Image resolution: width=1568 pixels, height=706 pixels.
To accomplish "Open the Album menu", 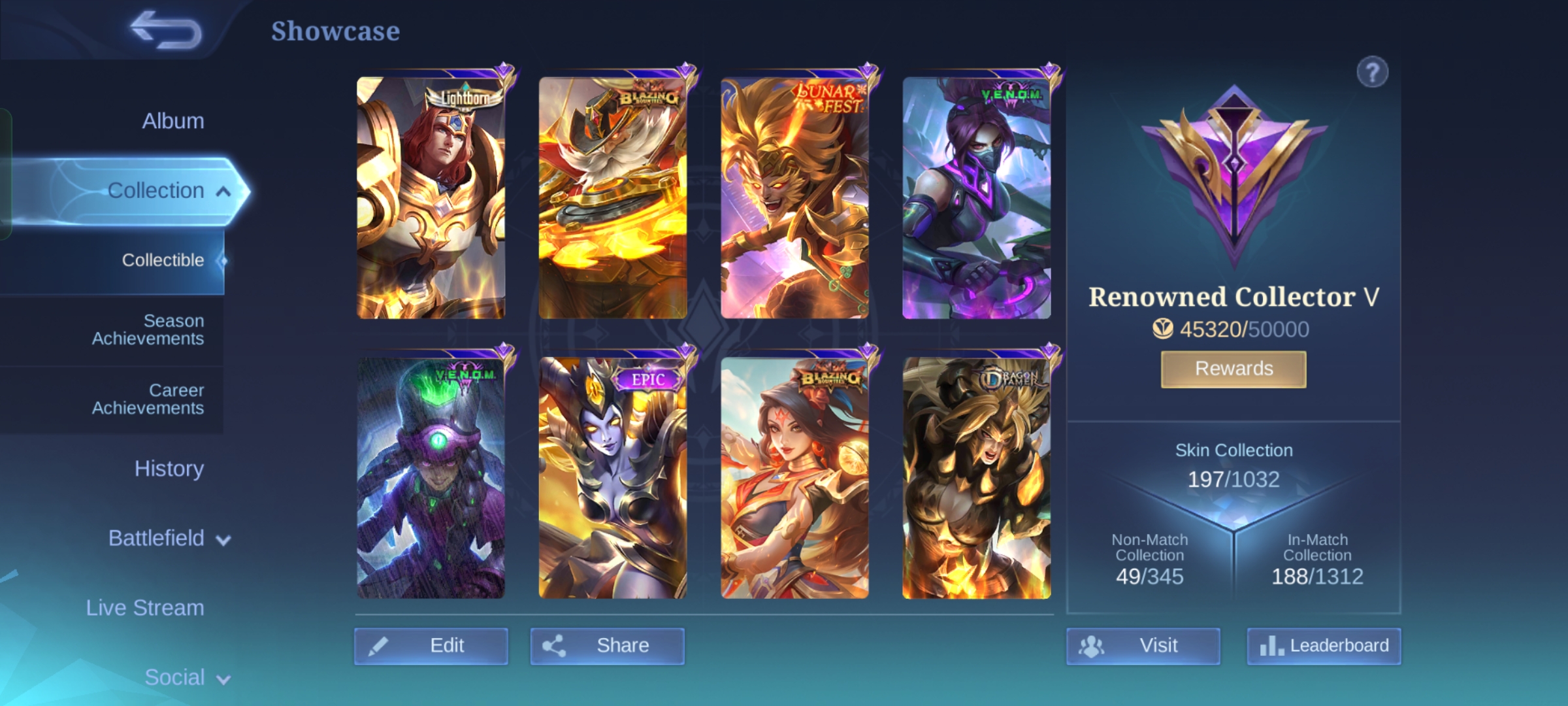I will [172, 121].
